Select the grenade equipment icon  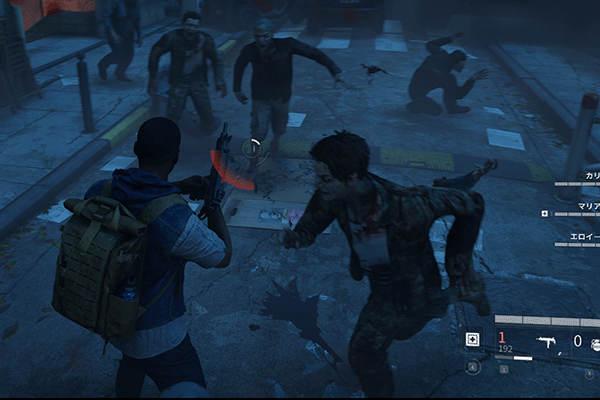[x=594, y=342]
